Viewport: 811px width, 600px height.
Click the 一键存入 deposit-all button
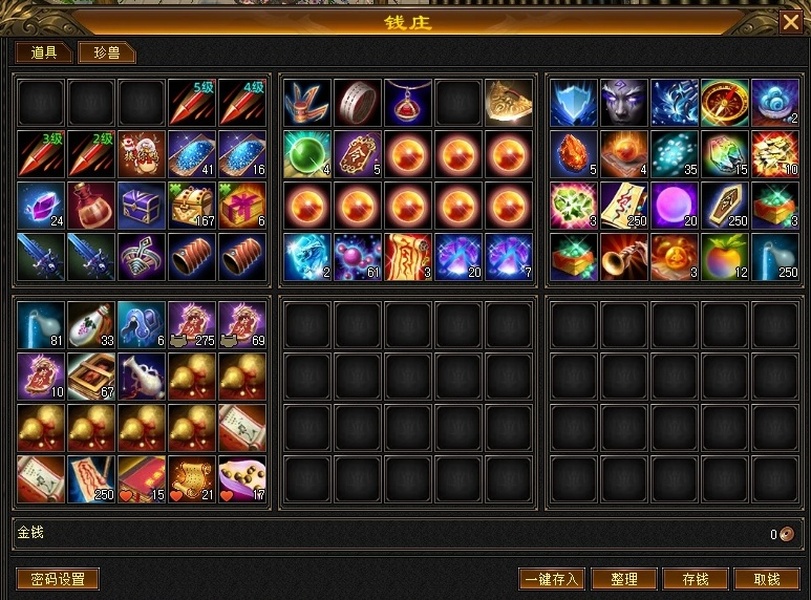click(x=552, y=579)
